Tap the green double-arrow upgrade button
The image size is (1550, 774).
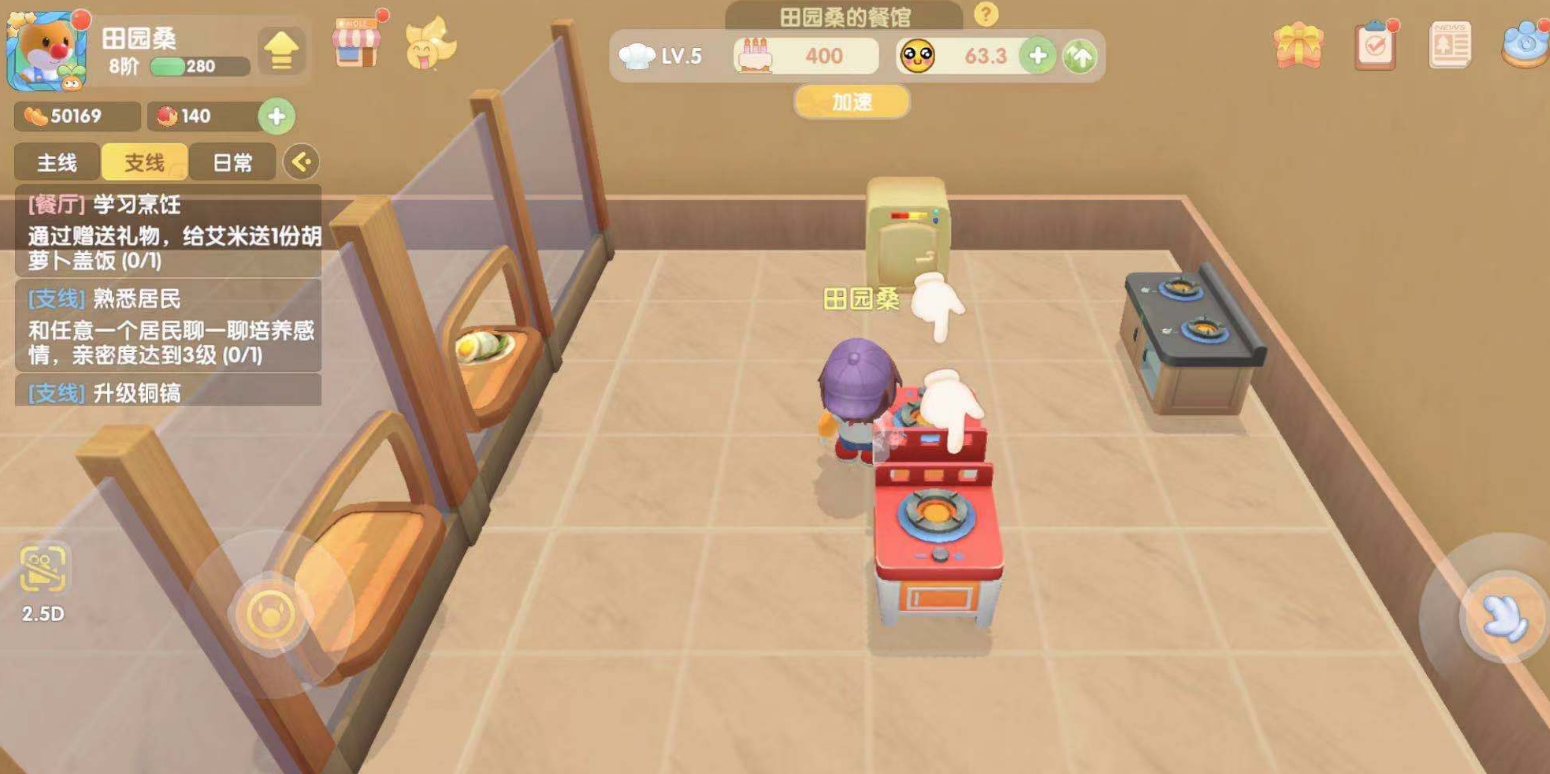[x=1079, y=57]
